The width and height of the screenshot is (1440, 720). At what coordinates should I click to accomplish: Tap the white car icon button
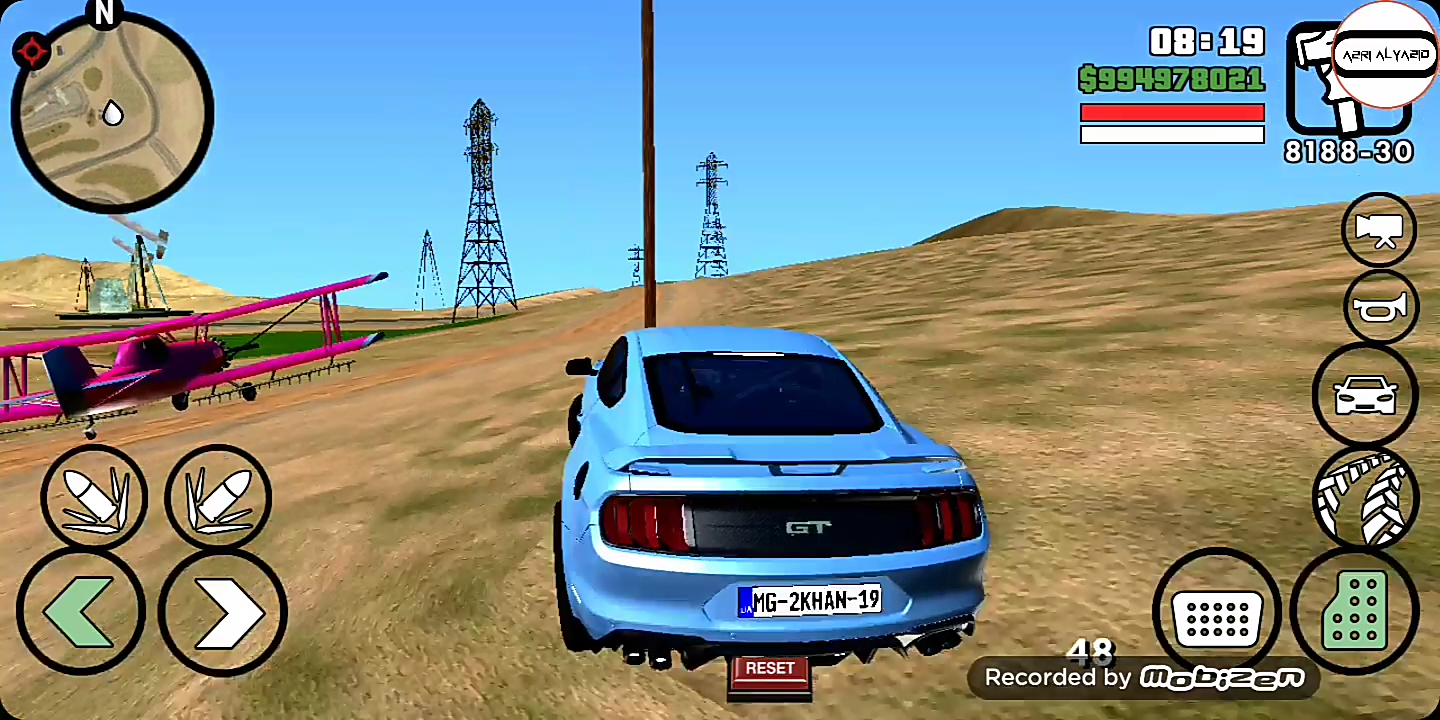tap(1365, 395)
